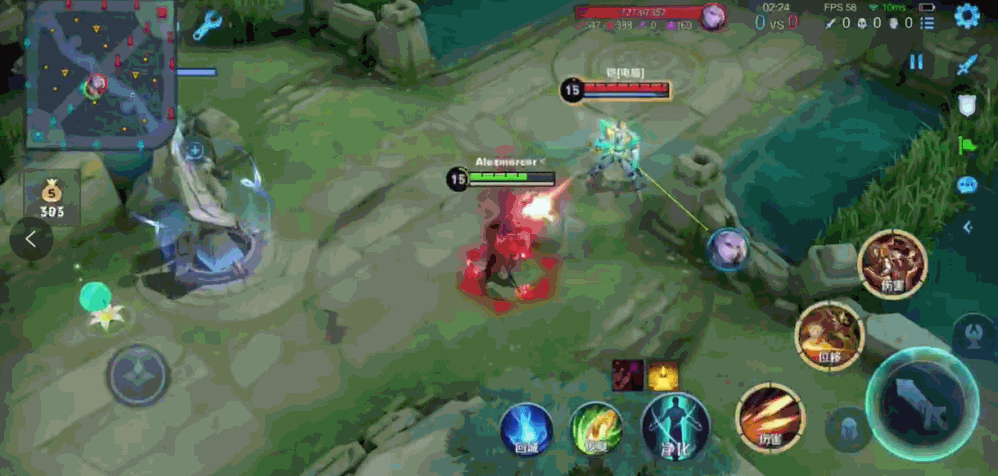The image size is (998, 476).
Task: Tap the blue wrench icon beside the minimap
Action: tap(207, 26)
